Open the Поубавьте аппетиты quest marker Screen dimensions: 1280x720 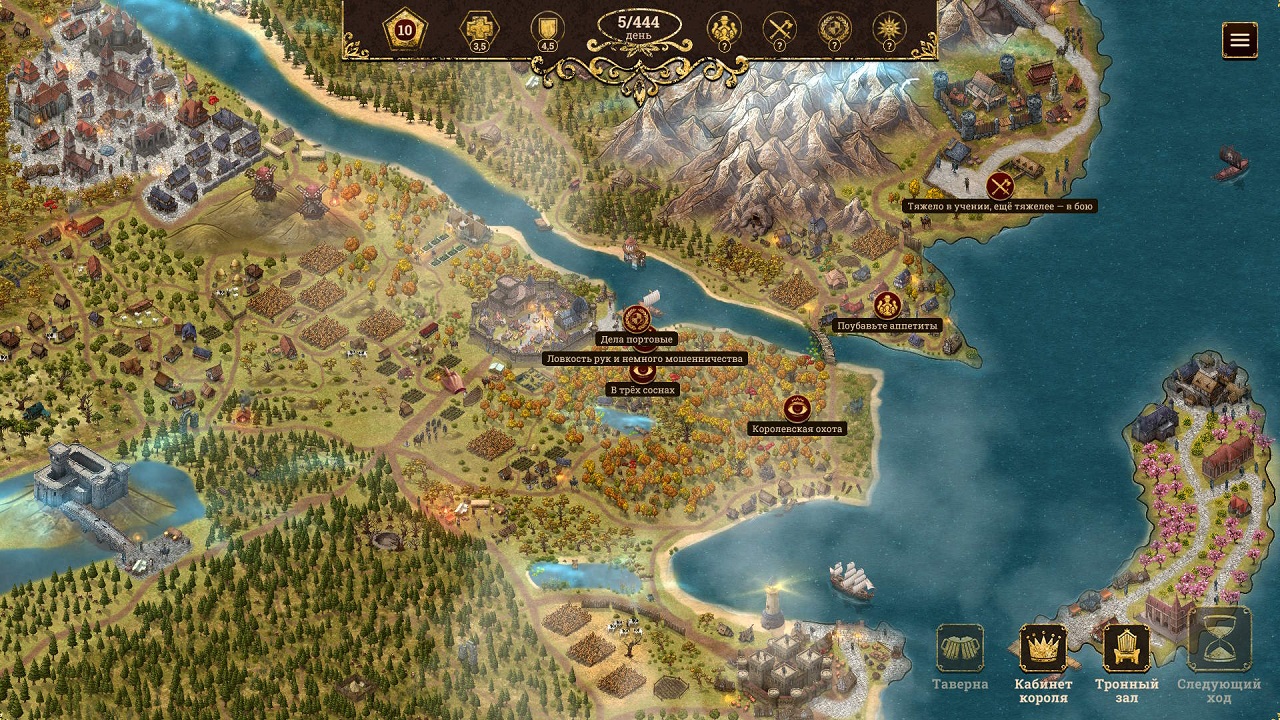click(x=887, y=306)
